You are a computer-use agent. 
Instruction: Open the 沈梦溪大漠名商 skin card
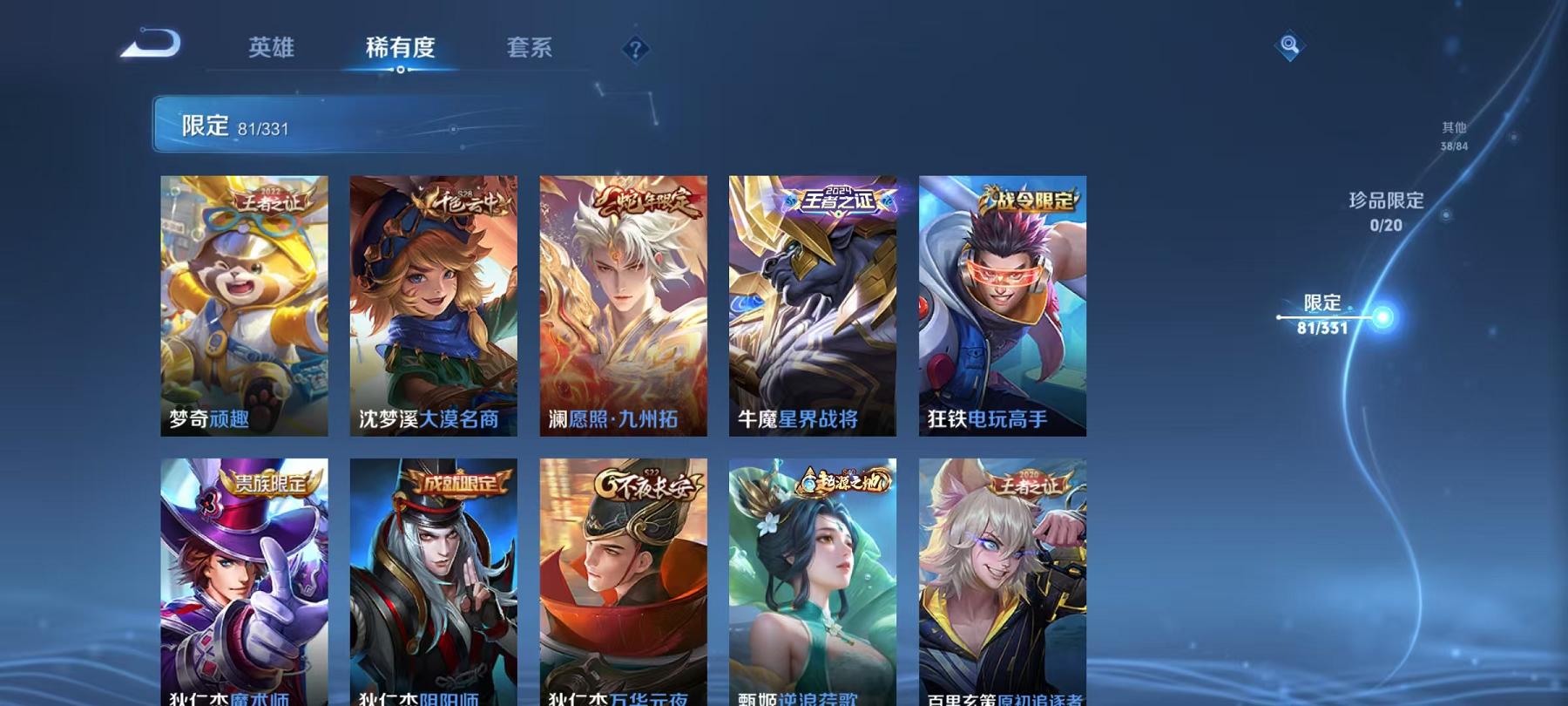click(435, 305)
